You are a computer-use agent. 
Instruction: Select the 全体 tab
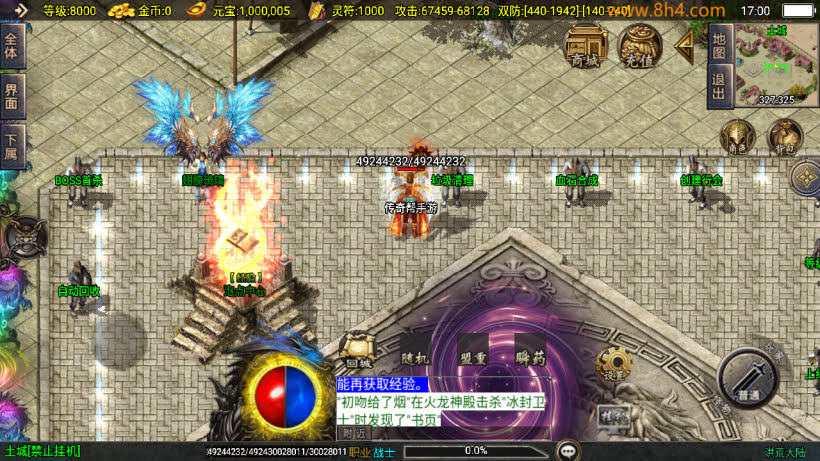12,46
